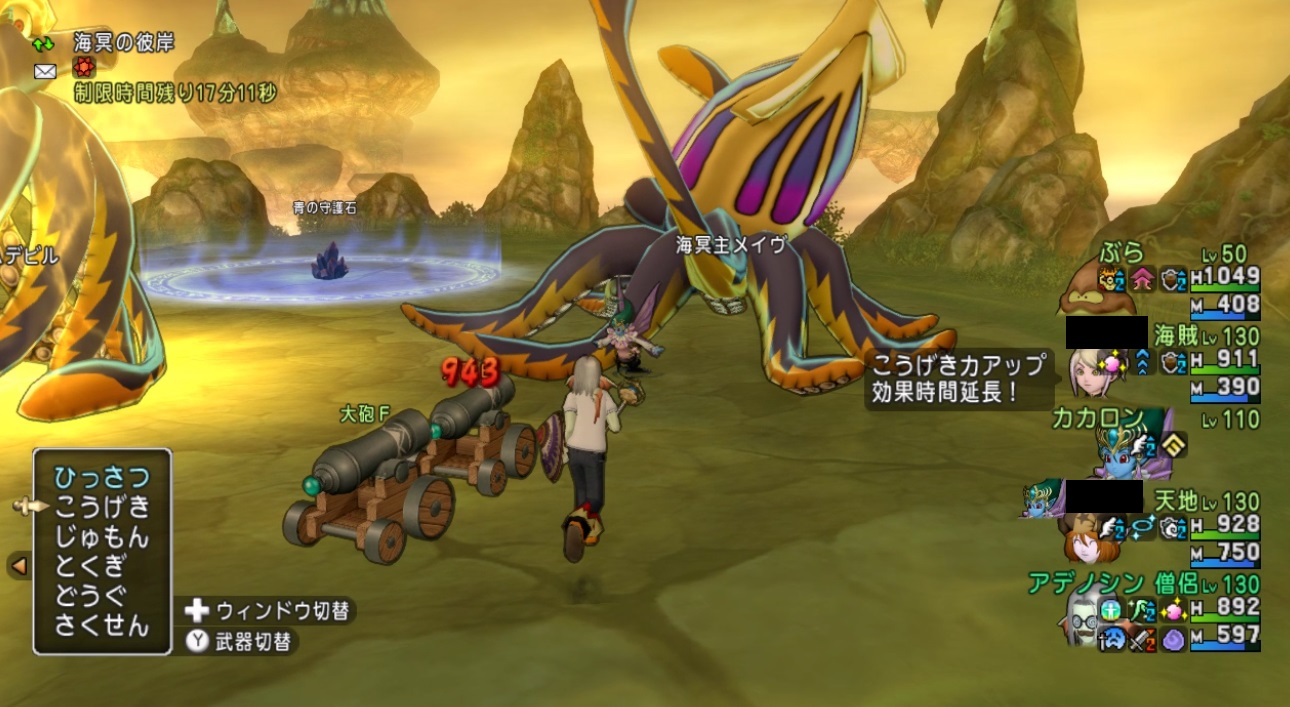Select the 海賊 party member's portrait
Viewport: 1290px width, 707px height.
point(1086,368)
